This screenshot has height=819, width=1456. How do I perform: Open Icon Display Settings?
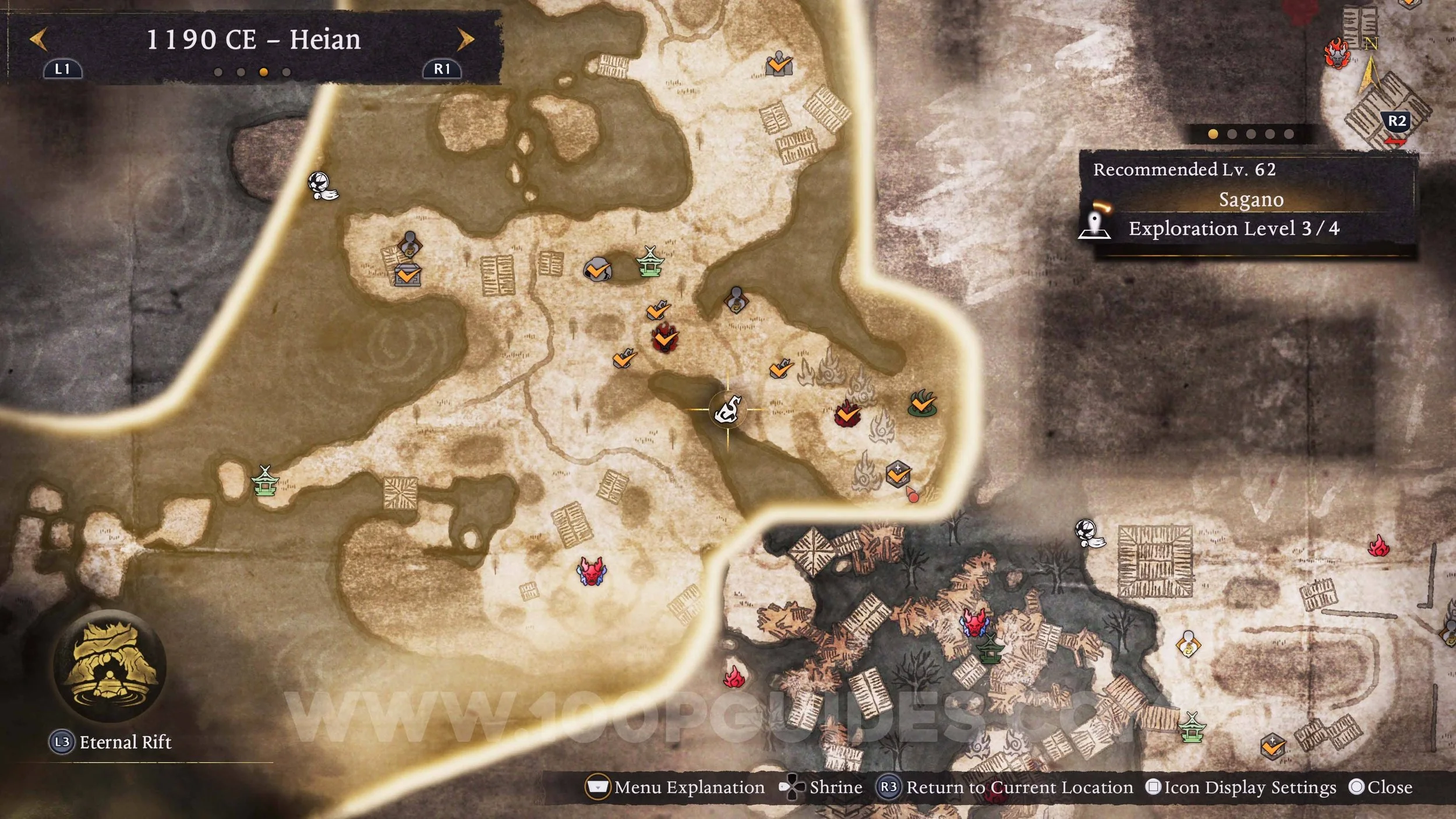(x=1241, y=788)
